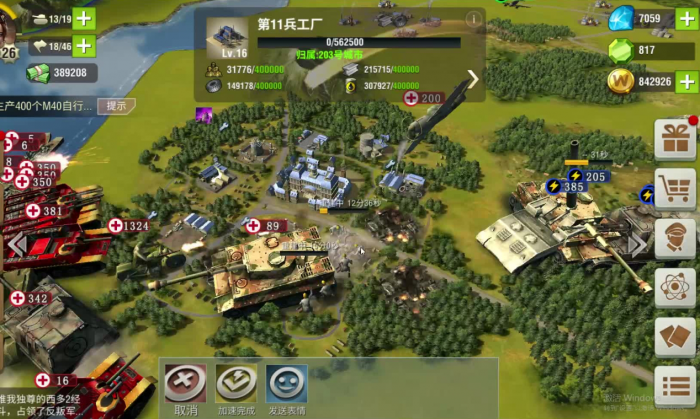Image resolution: width=700 pixels, height=419 pixels.
Task: Open the shopping cart store
Action: click(675, 188)
